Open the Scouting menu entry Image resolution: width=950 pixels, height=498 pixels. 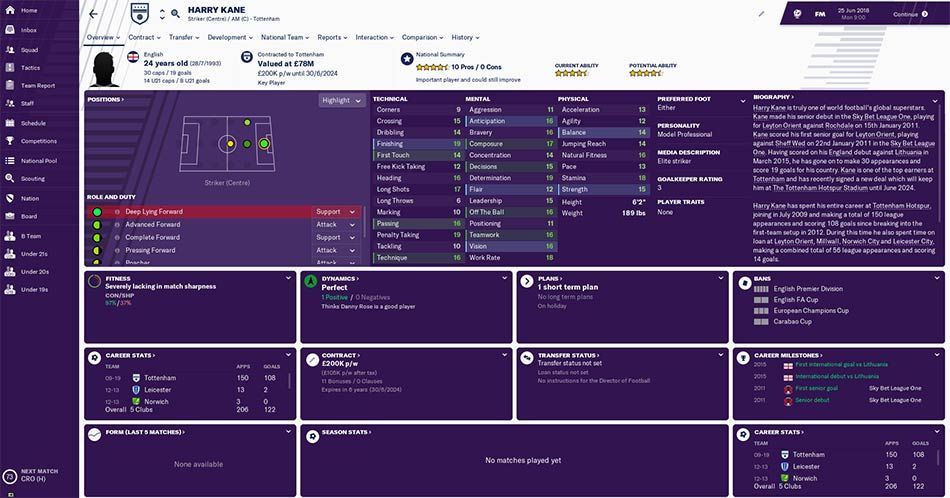(x=33, y=178)
